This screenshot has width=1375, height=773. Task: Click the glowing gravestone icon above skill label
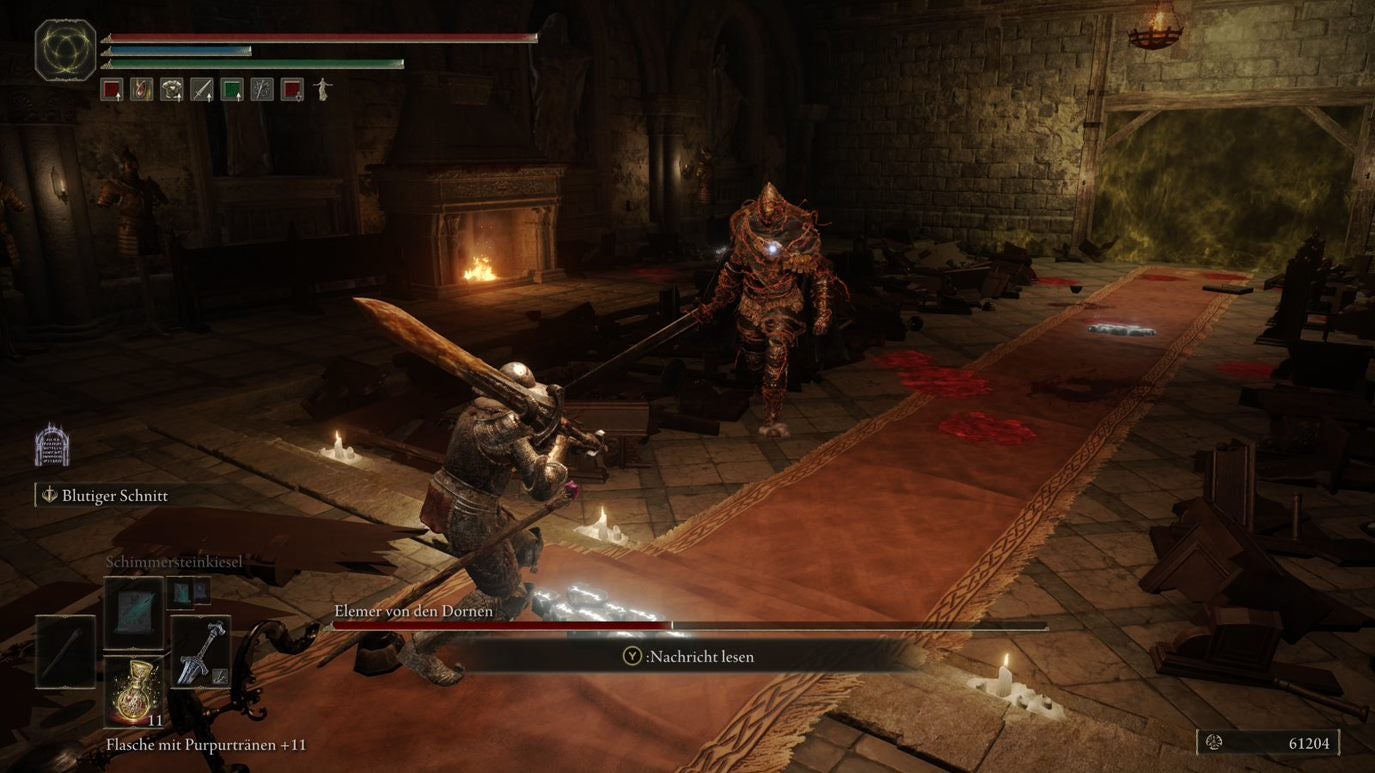[x=52, y=445]
